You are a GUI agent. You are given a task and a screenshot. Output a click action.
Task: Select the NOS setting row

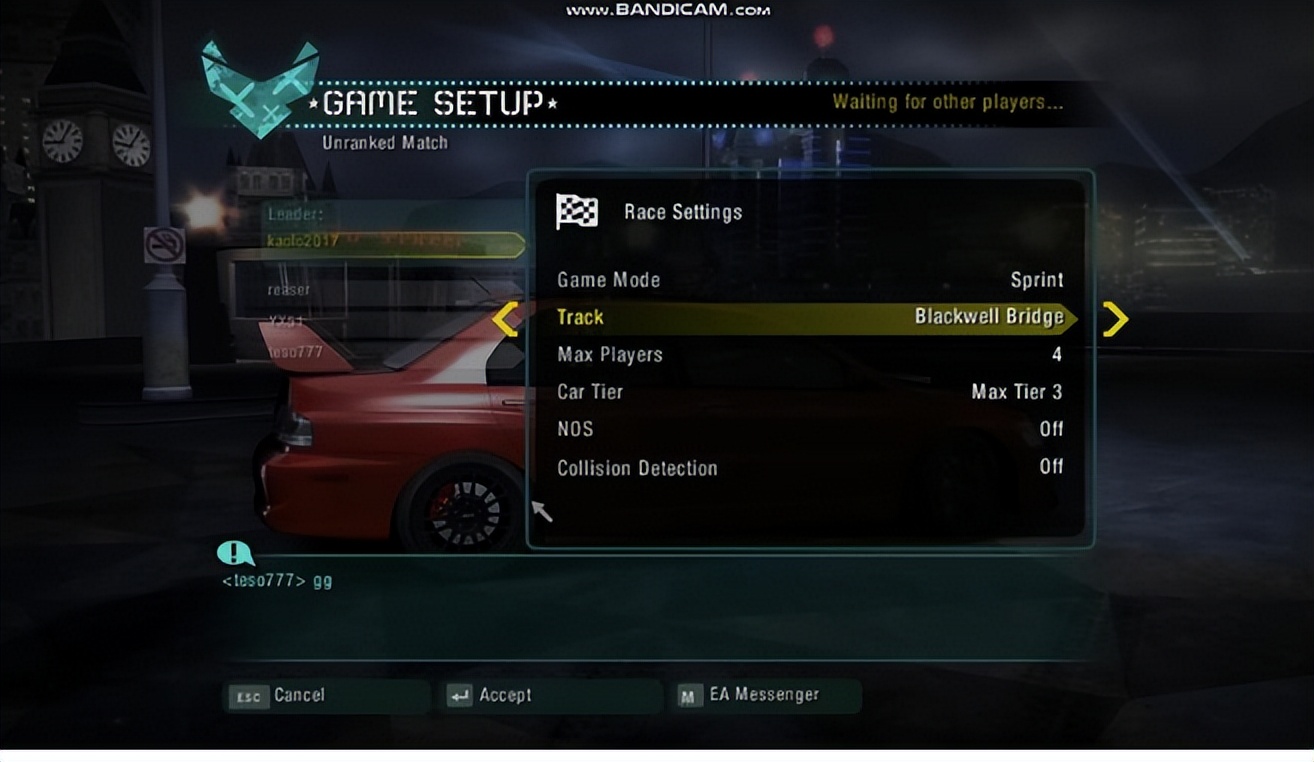(x=809, y=429)
